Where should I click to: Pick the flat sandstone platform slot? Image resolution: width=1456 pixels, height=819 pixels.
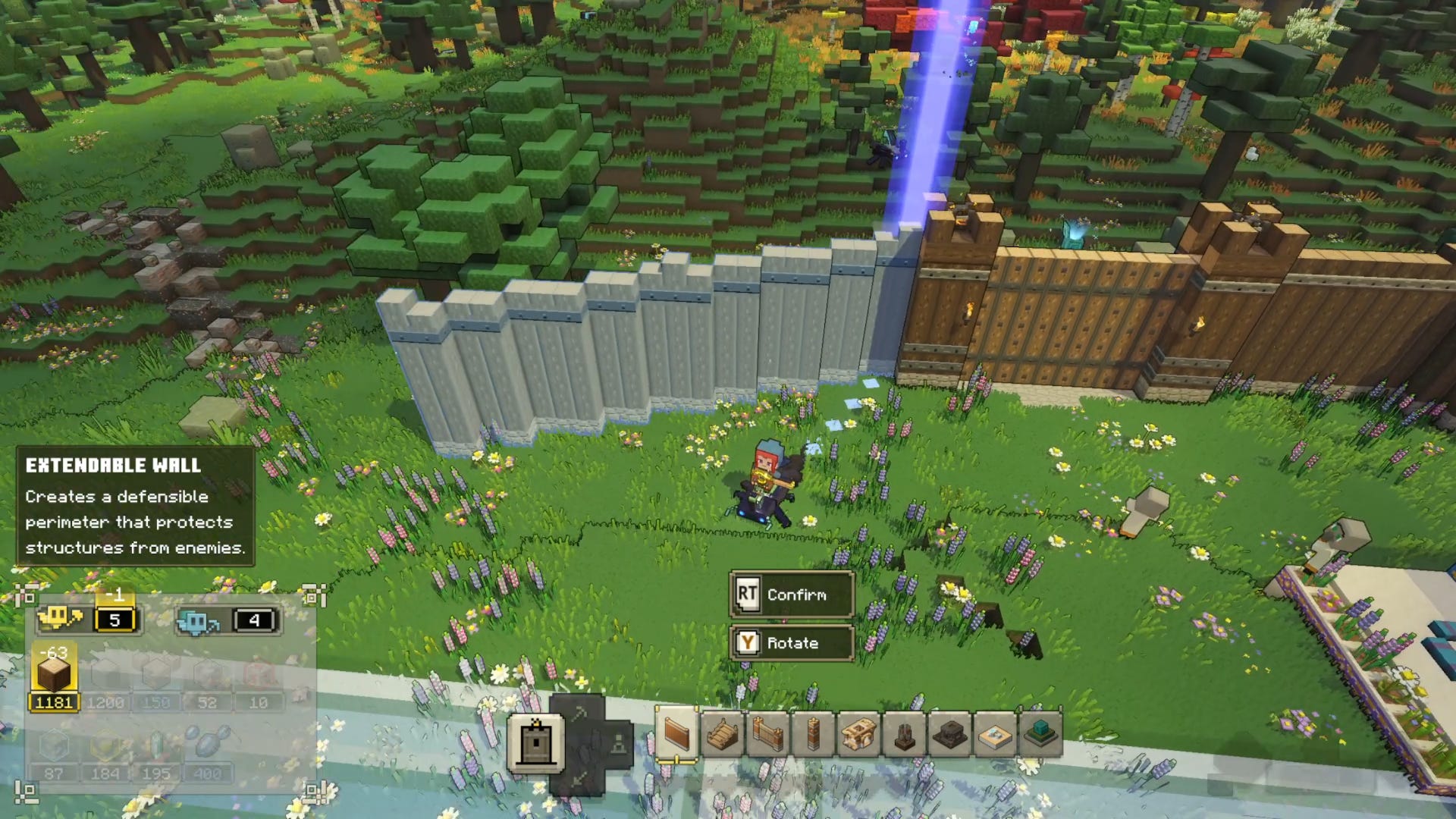click(x=995, y=734)
